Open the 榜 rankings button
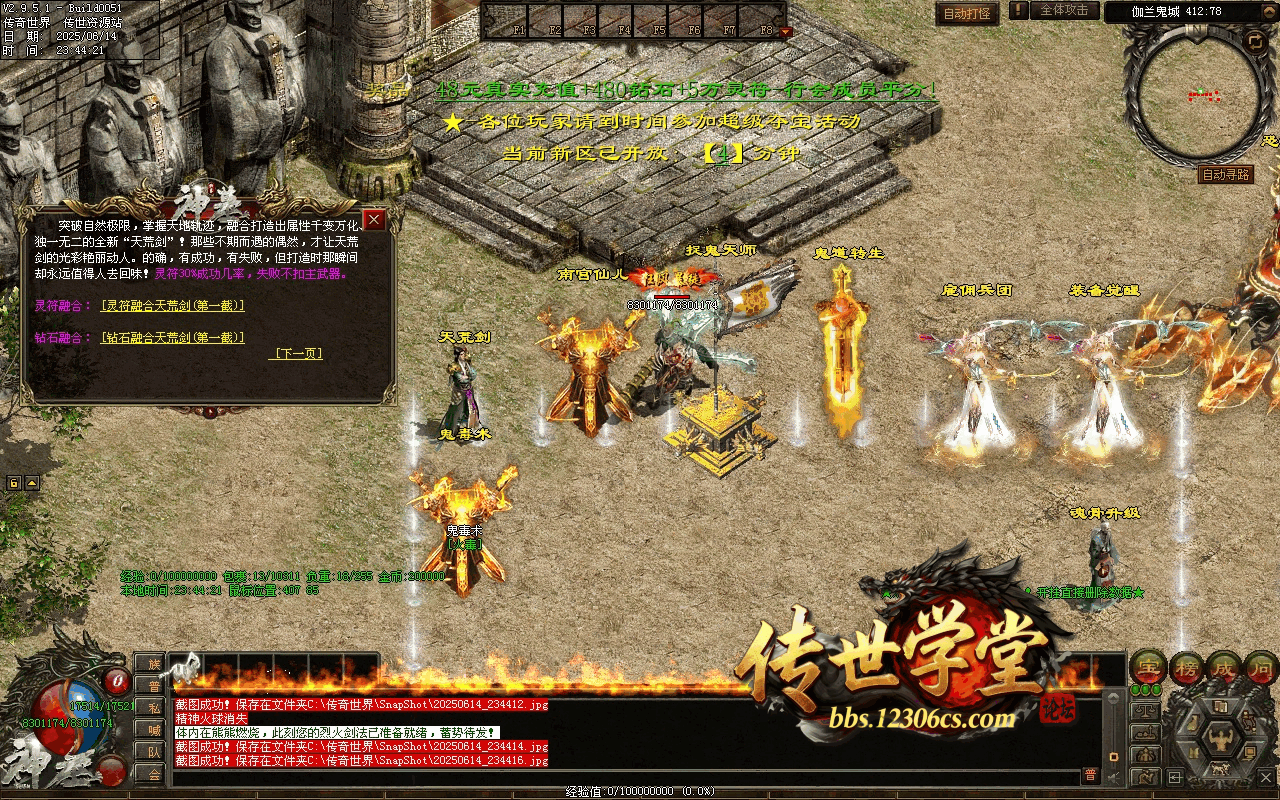The image size is (1280, 800). coord(1184,667)
